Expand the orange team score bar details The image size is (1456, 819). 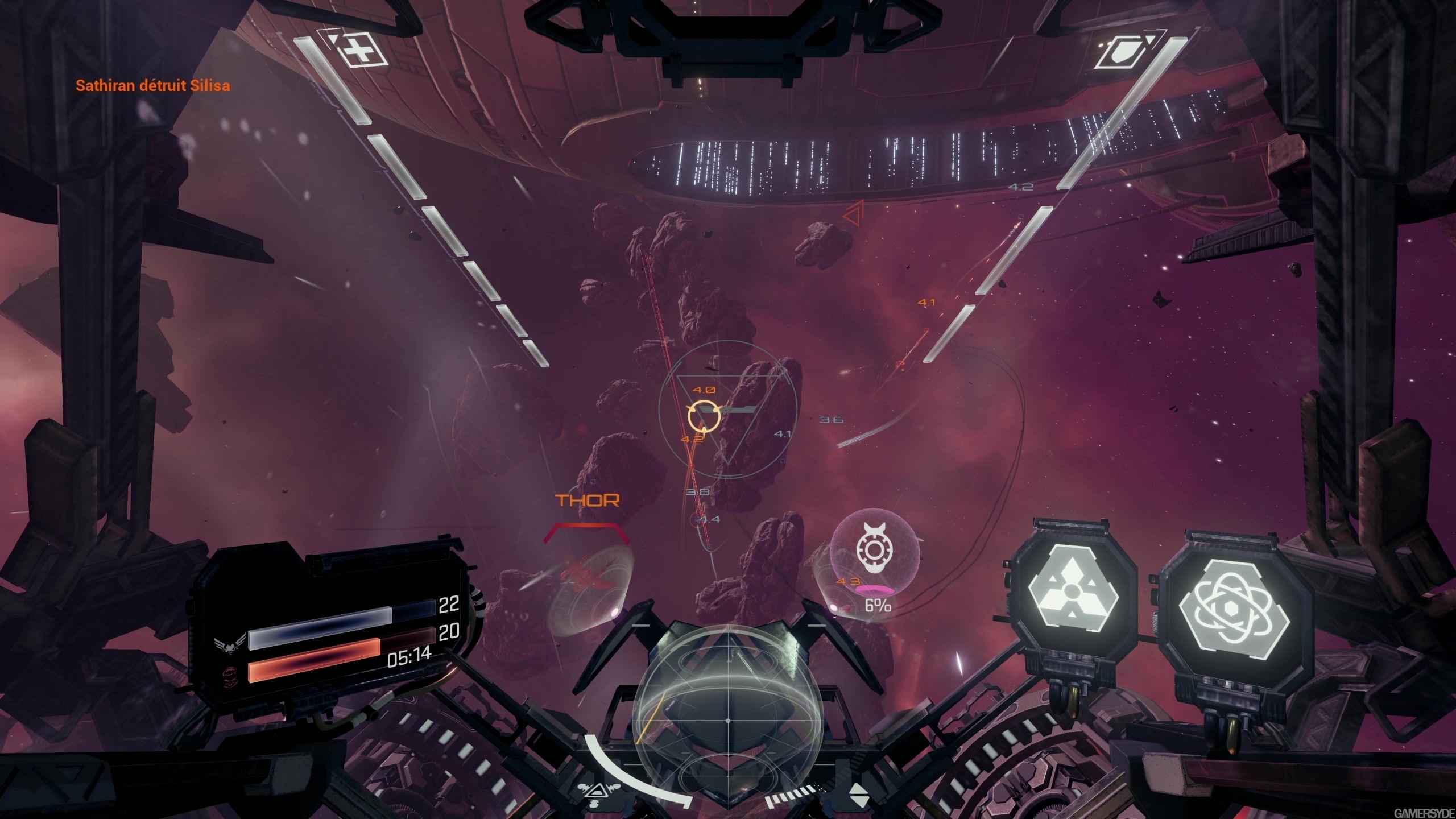[x=315, y=660]
